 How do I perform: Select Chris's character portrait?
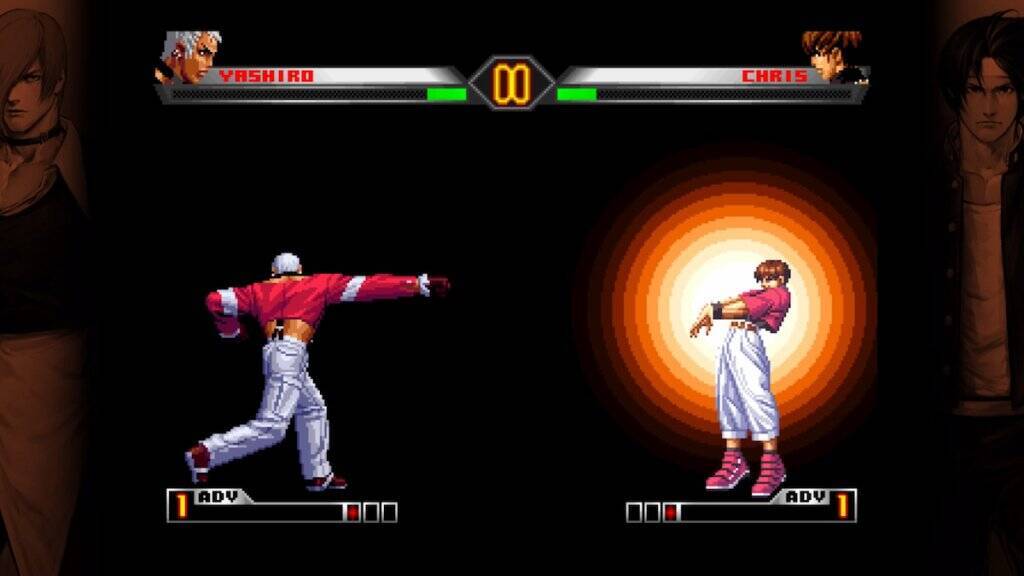[833, 55]
